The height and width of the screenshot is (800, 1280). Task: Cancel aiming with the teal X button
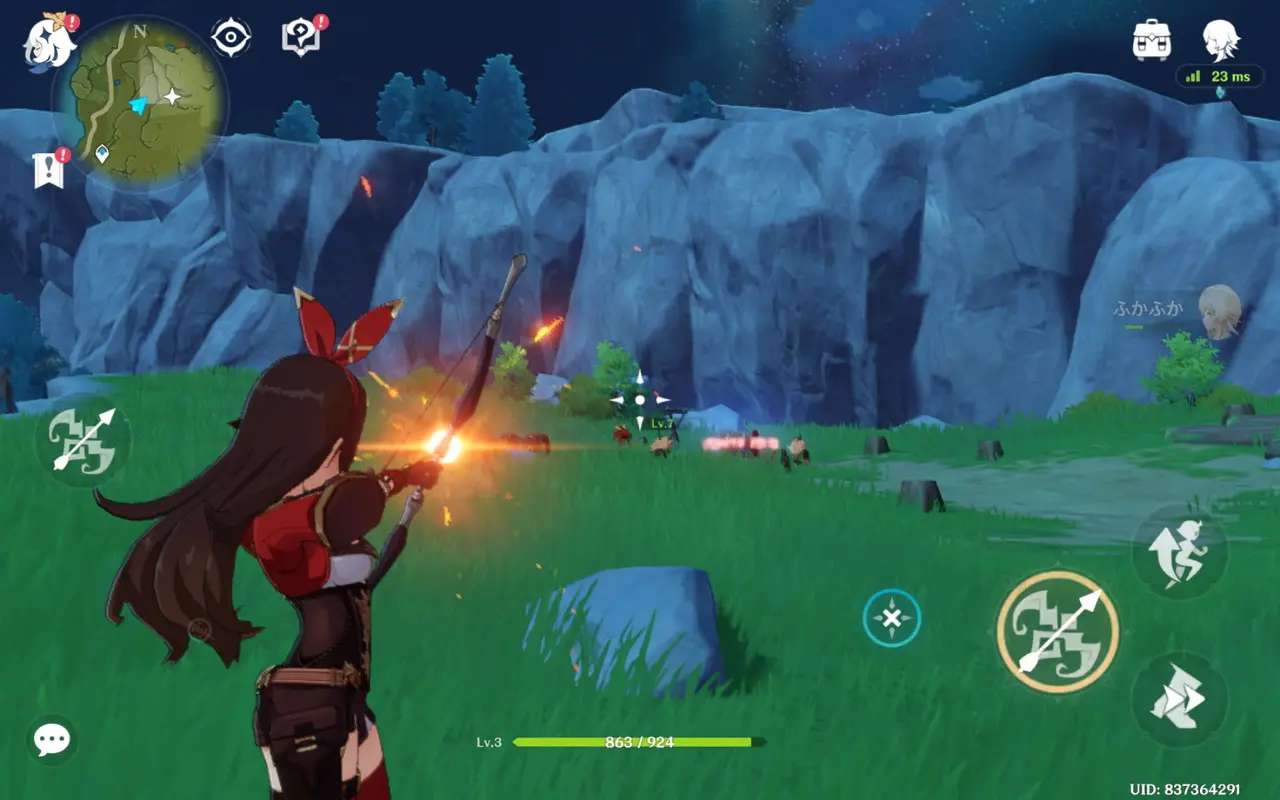(891, 618)
